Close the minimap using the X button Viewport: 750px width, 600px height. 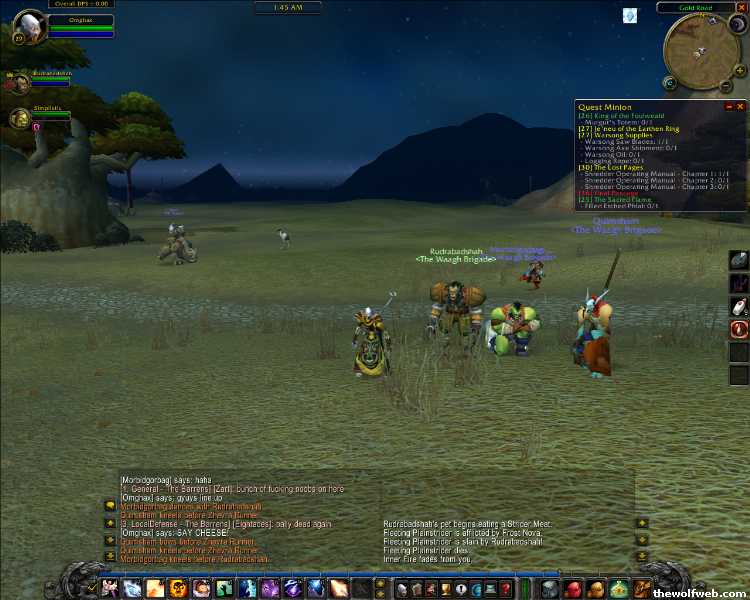739,8
